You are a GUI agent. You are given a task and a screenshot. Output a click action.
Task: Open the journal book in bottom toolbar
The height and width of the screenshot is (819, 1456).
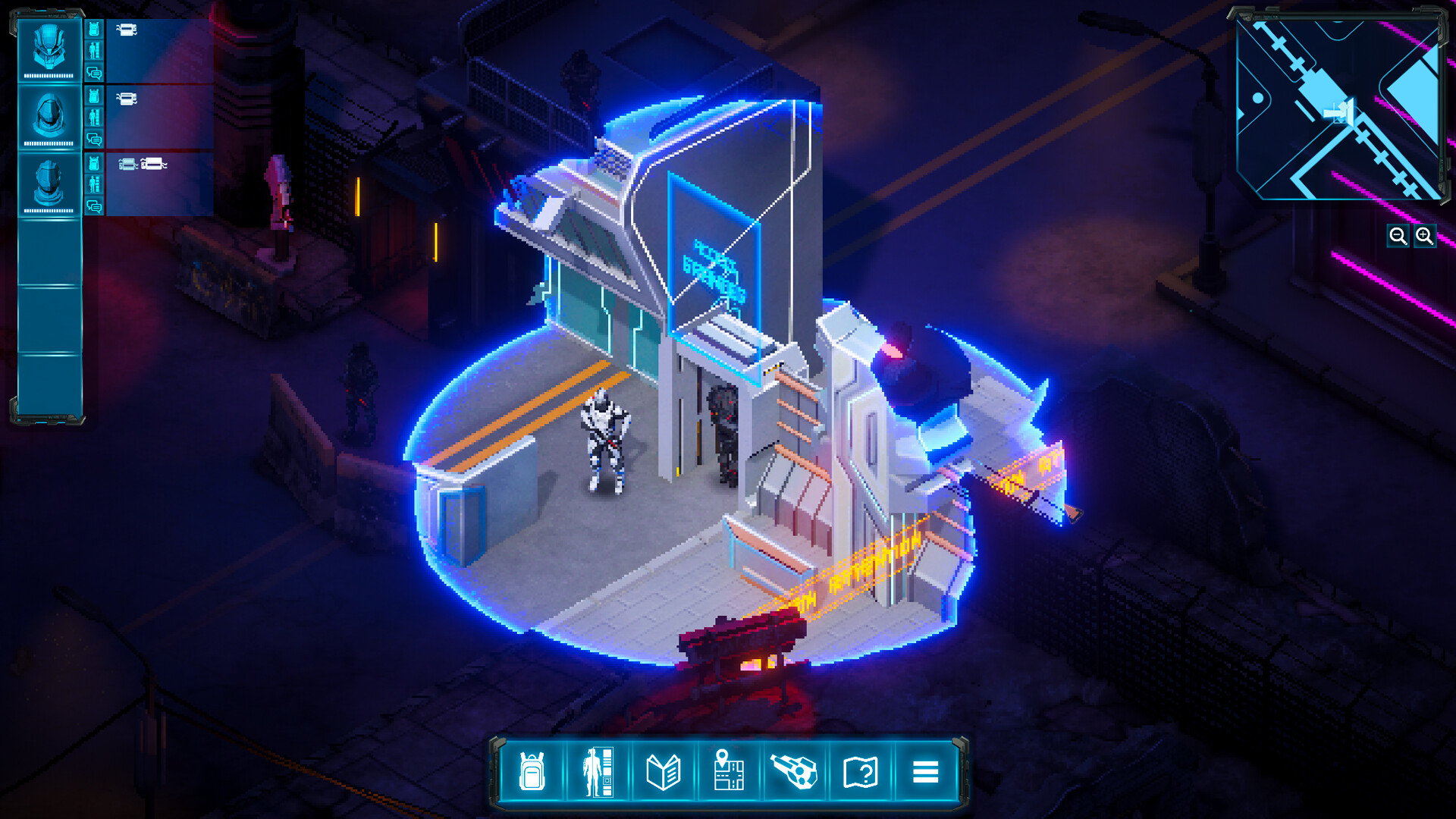pyautogui.click(x=663, y=773)
